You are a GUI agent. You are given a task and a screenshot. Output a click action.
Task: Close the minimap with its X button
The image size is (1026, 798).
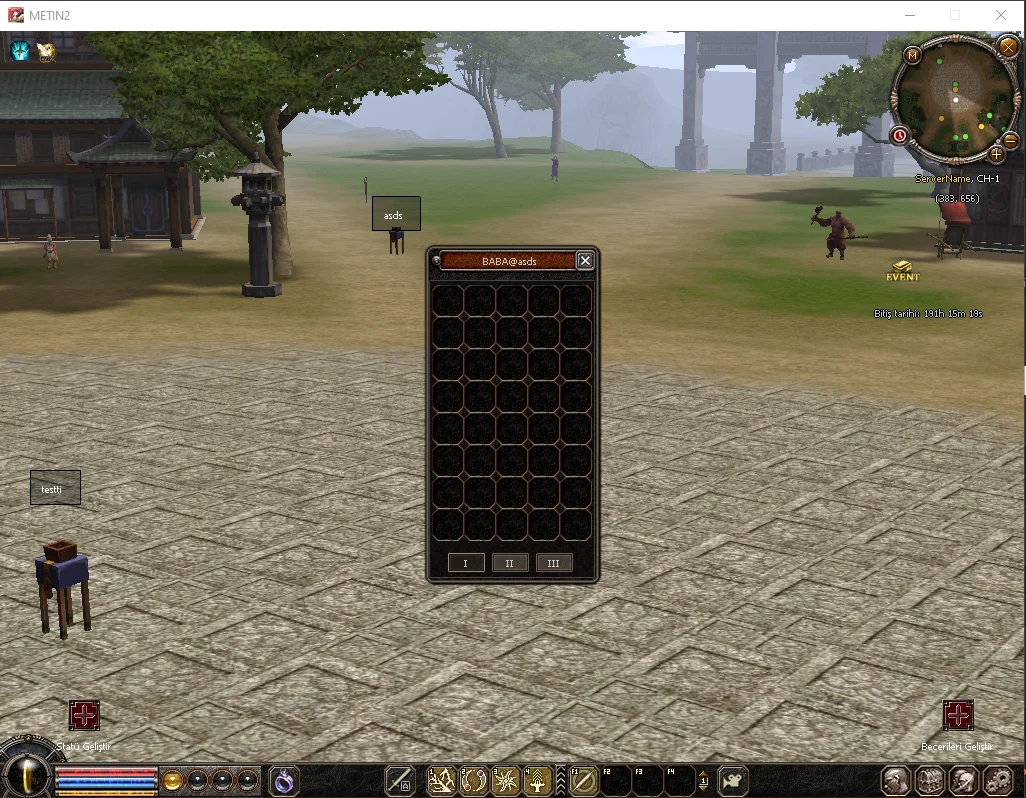pos(1007,47)
